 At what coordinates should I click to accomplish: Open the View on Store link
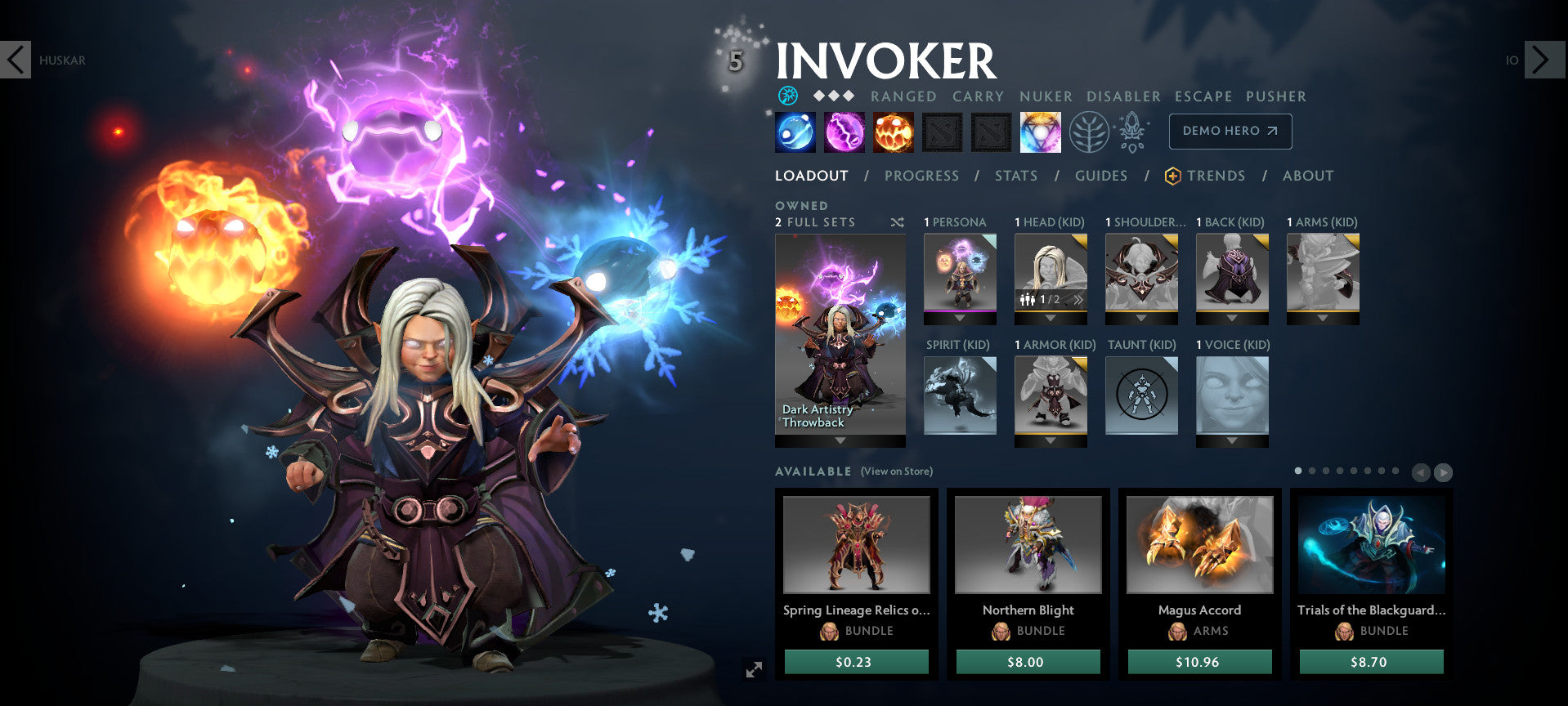898,471
